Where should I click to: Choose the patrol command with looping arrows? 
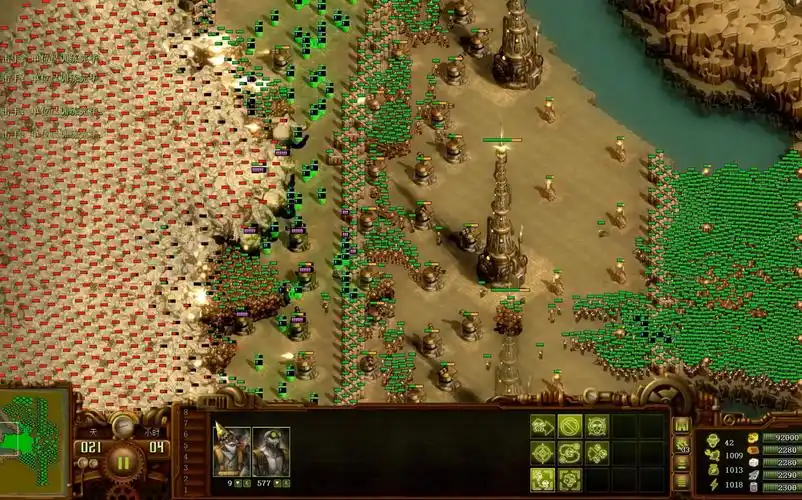570,453
